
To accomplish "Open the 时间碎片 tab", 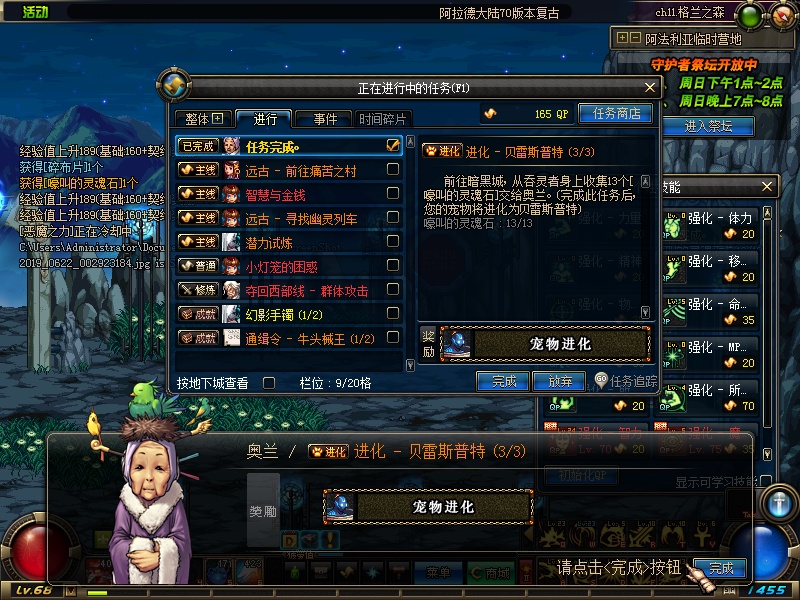I will click(x=383, y=119).
